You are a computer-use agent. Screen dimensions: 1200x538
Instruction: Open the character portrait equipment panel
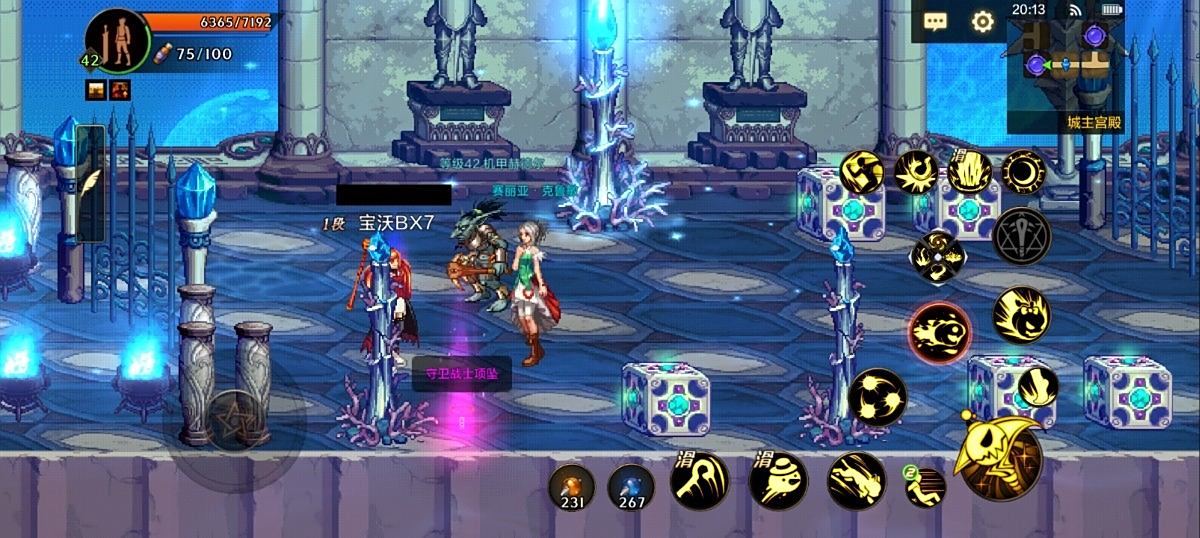(x=118, y=42)
